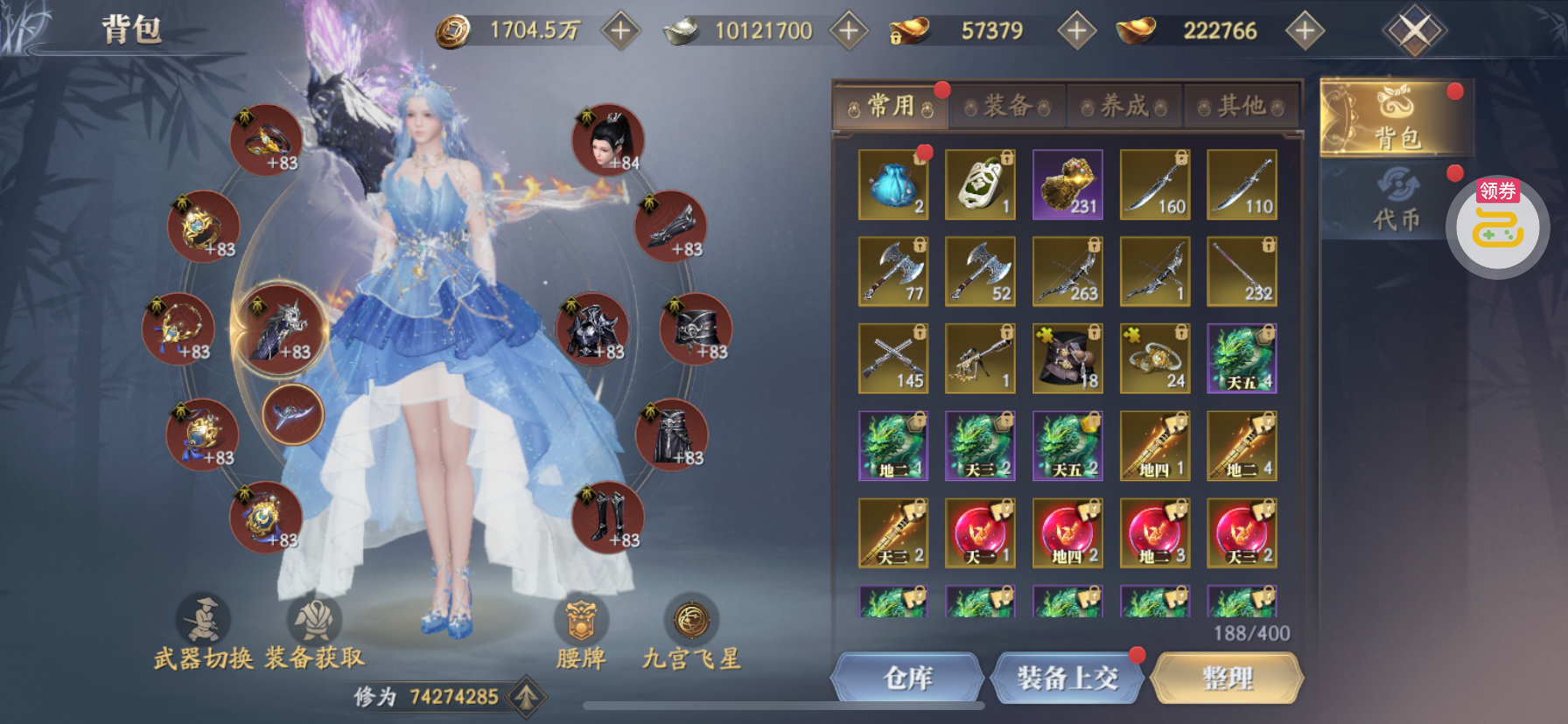Switch to the 养成 tab
This screenshot has width=1568, height=724.
1124,107
